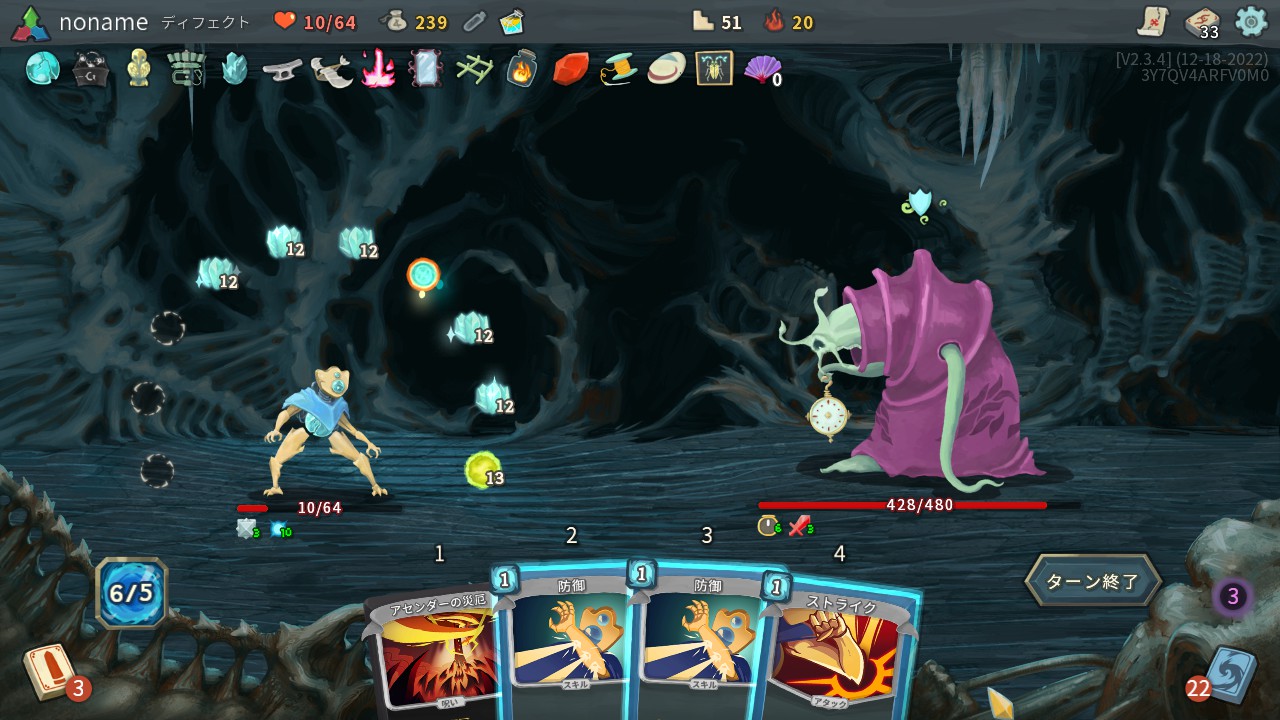Inspect the thread spool relic
Viewport: 1280px width, 720px height.
click(x=618, y=68)
